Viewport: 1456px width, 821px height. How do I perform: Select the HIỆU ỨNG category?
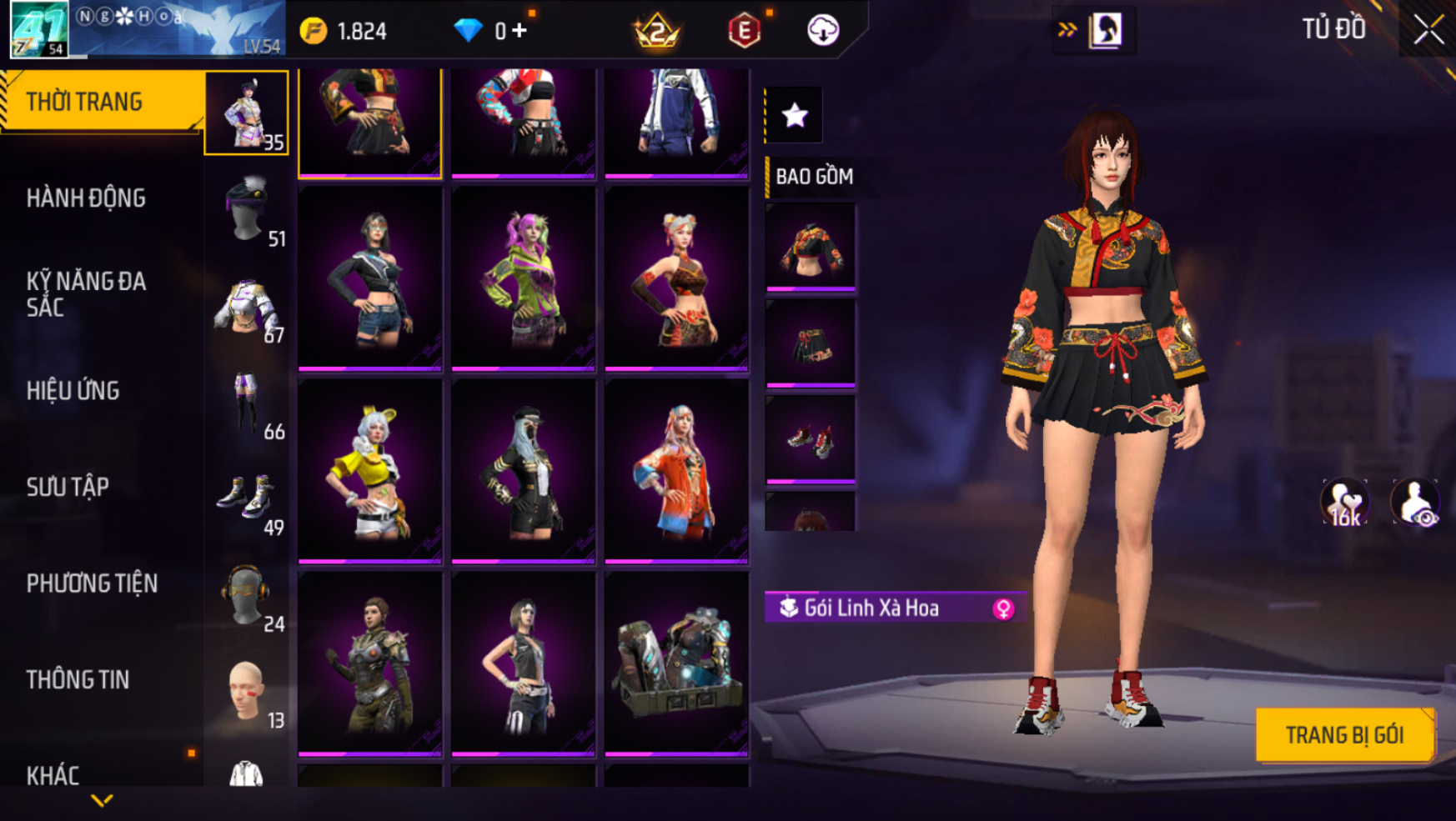point(73,391)
